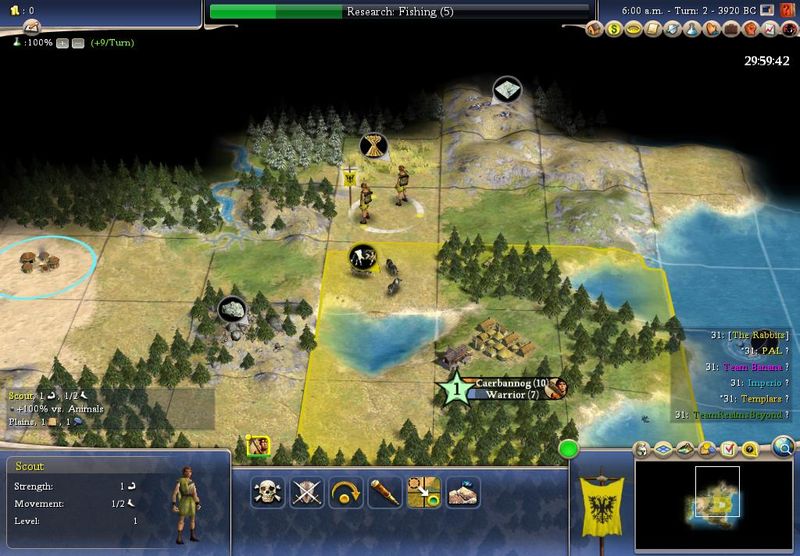
Task: Open the Info screen graph icon
Action: click(x=769, y=31)
